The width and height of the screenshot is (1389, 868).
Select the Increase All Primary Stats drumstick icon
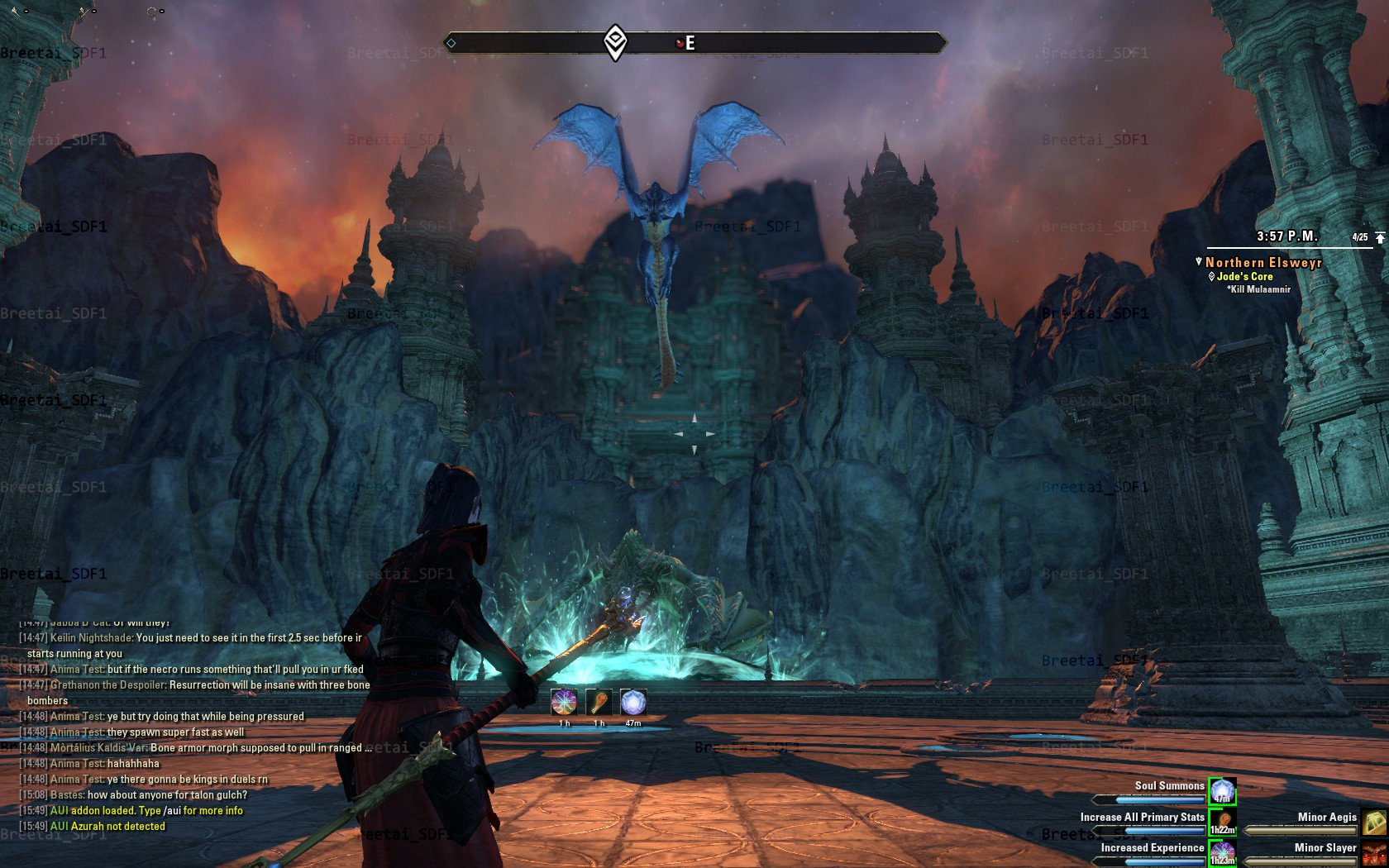point(1222,822)
